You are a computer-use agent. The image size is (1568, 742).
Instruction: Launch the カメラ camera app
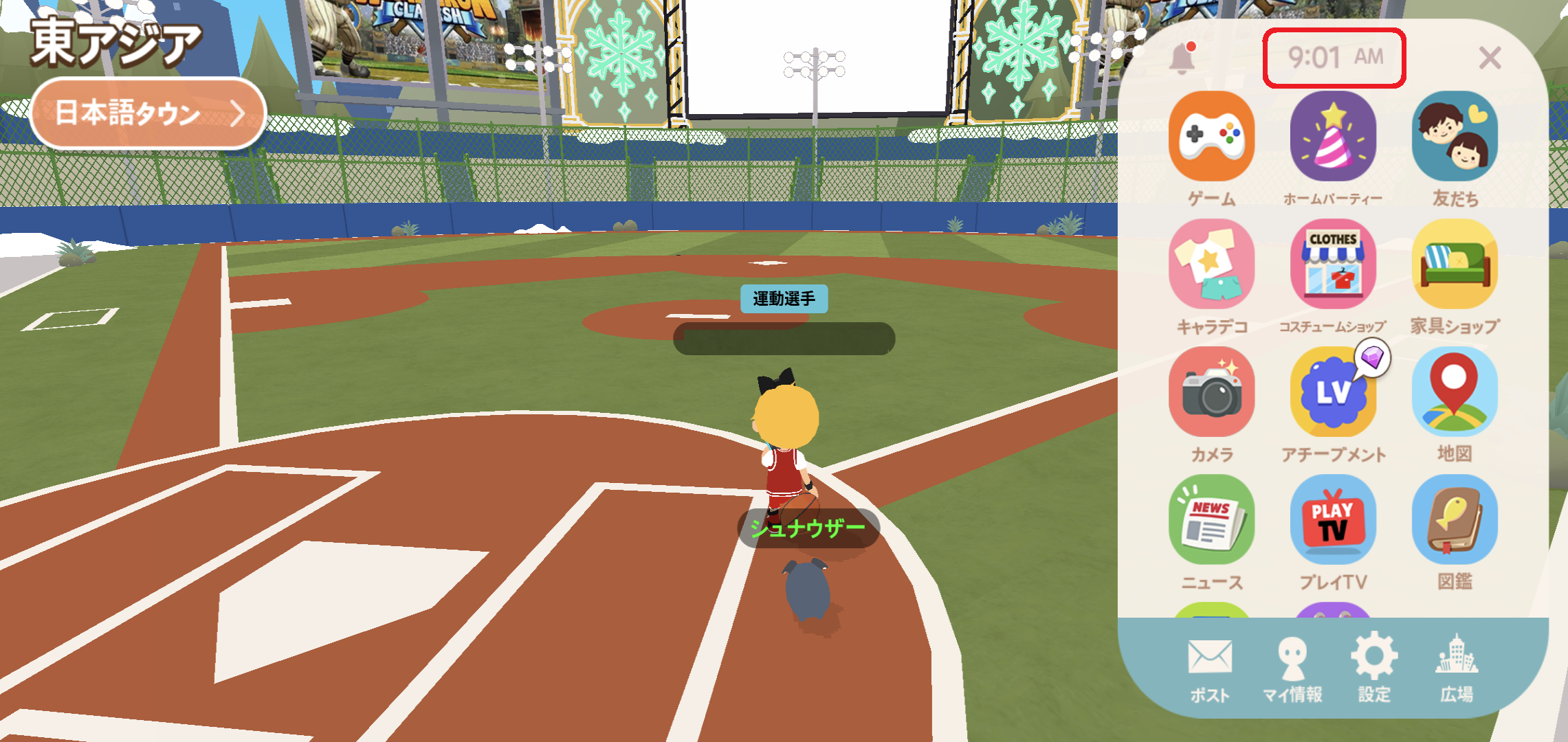1211,392
